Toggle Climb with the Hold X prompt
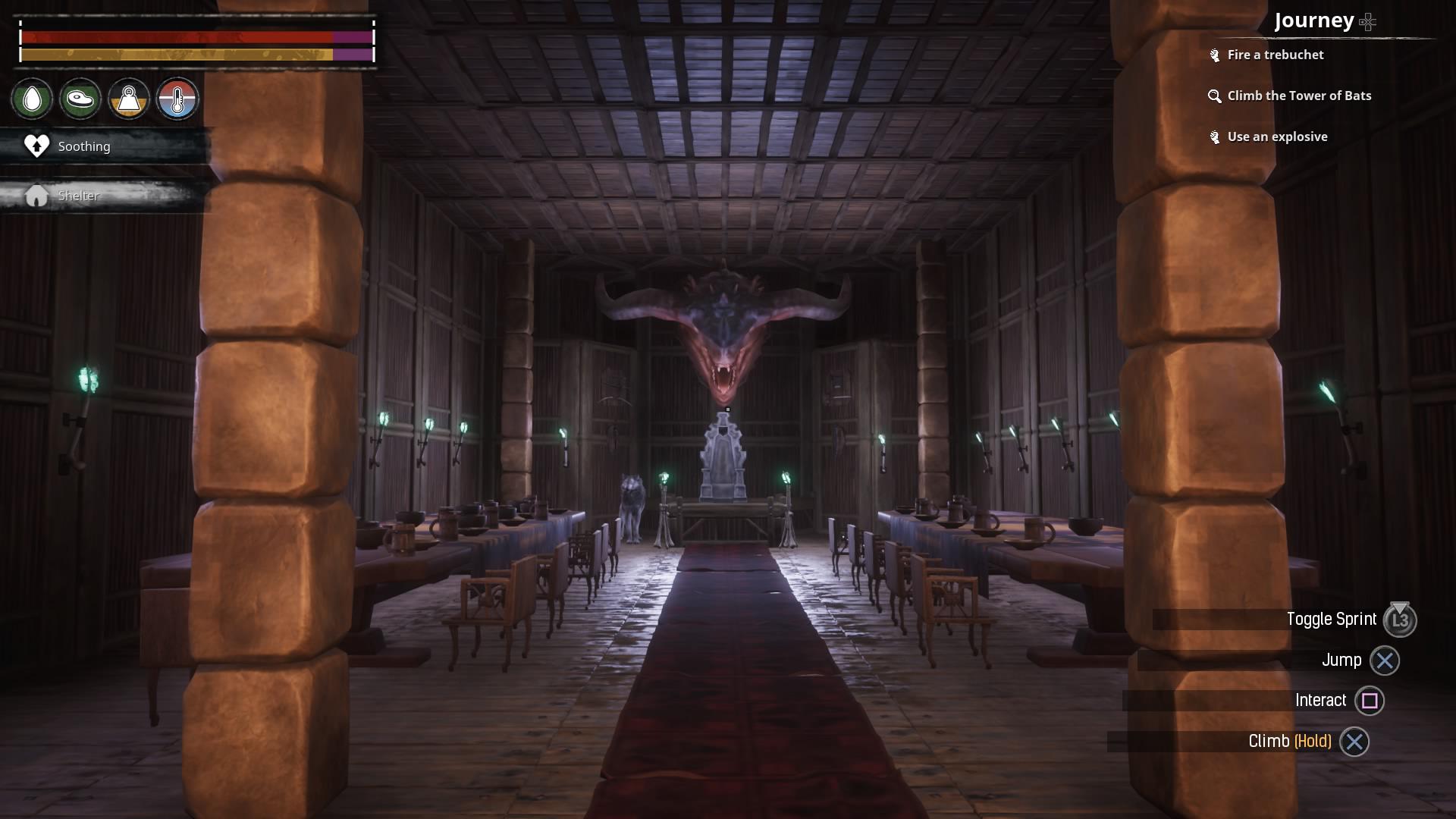Image resolution: width=1456 pixels, height=819 pixels. pyautogui.click(x=1354, y=742)
